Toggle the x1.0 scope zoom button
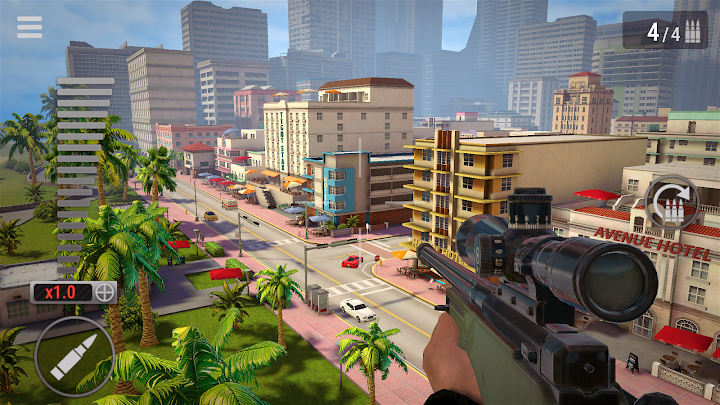Viewport: 720px width, 405px height. coord(74,293)
